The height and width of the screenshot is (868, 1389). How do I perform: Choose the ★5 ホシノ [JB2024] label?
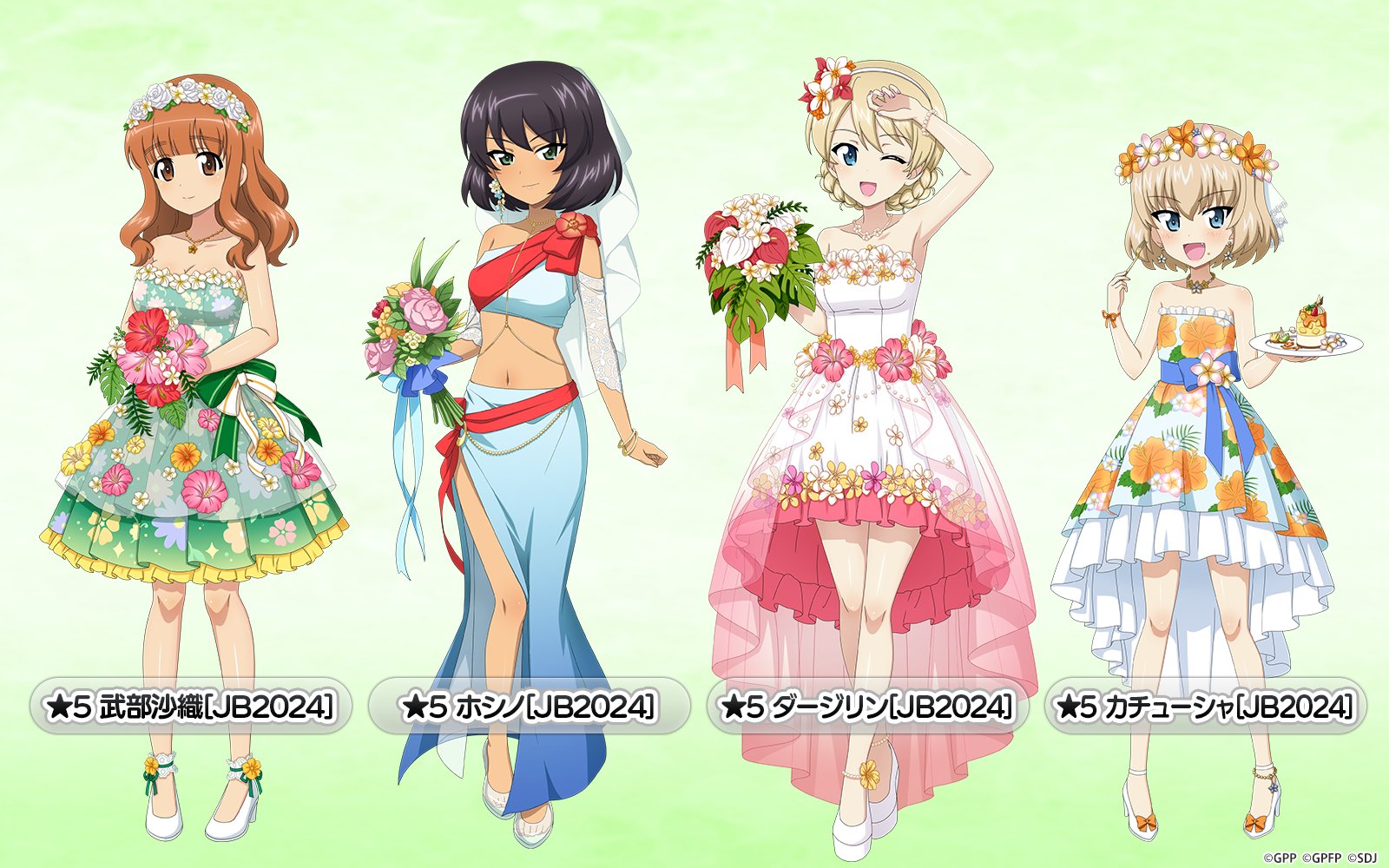(x=529, y=707)
